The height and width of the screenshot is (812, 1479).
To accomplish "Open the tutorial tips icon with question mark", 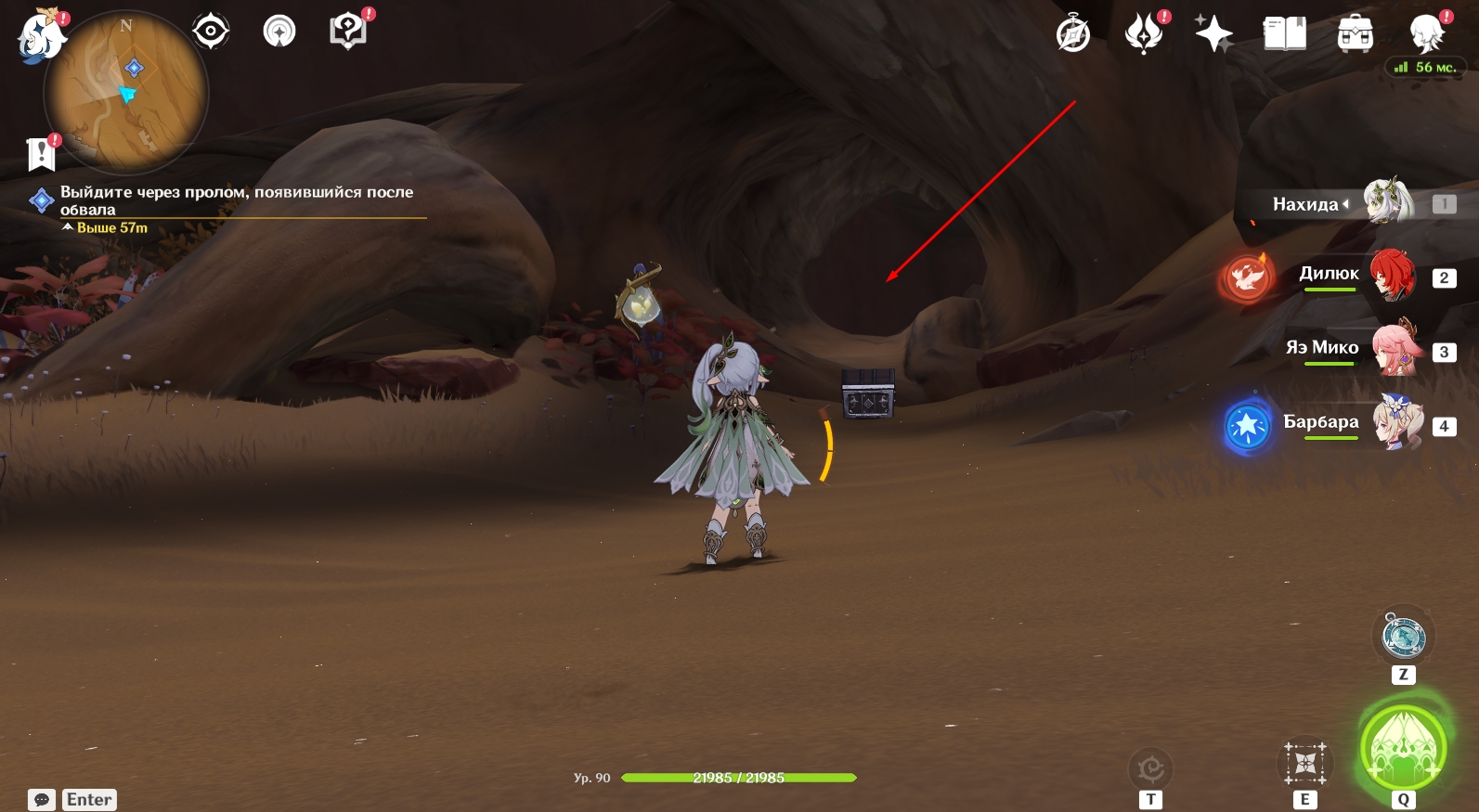I will [x=349, y=31].
